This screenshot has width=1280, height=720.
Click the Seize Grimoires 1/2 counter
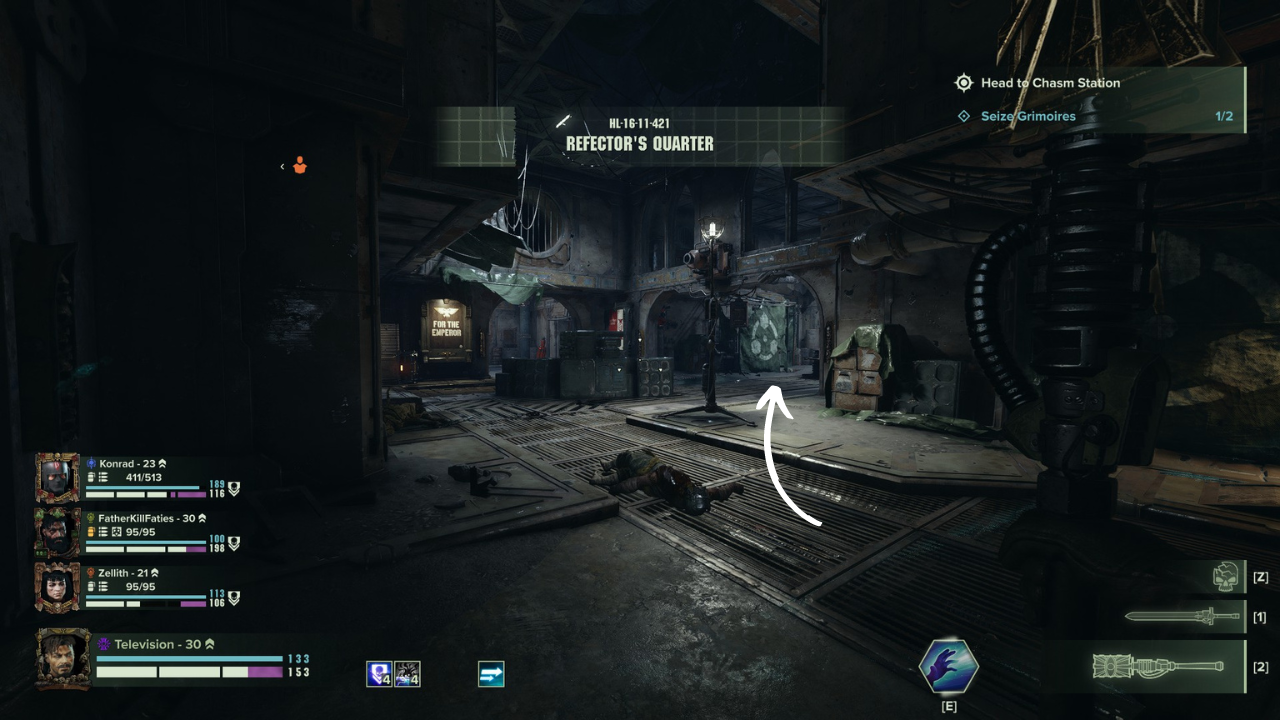pos(1224,116)
